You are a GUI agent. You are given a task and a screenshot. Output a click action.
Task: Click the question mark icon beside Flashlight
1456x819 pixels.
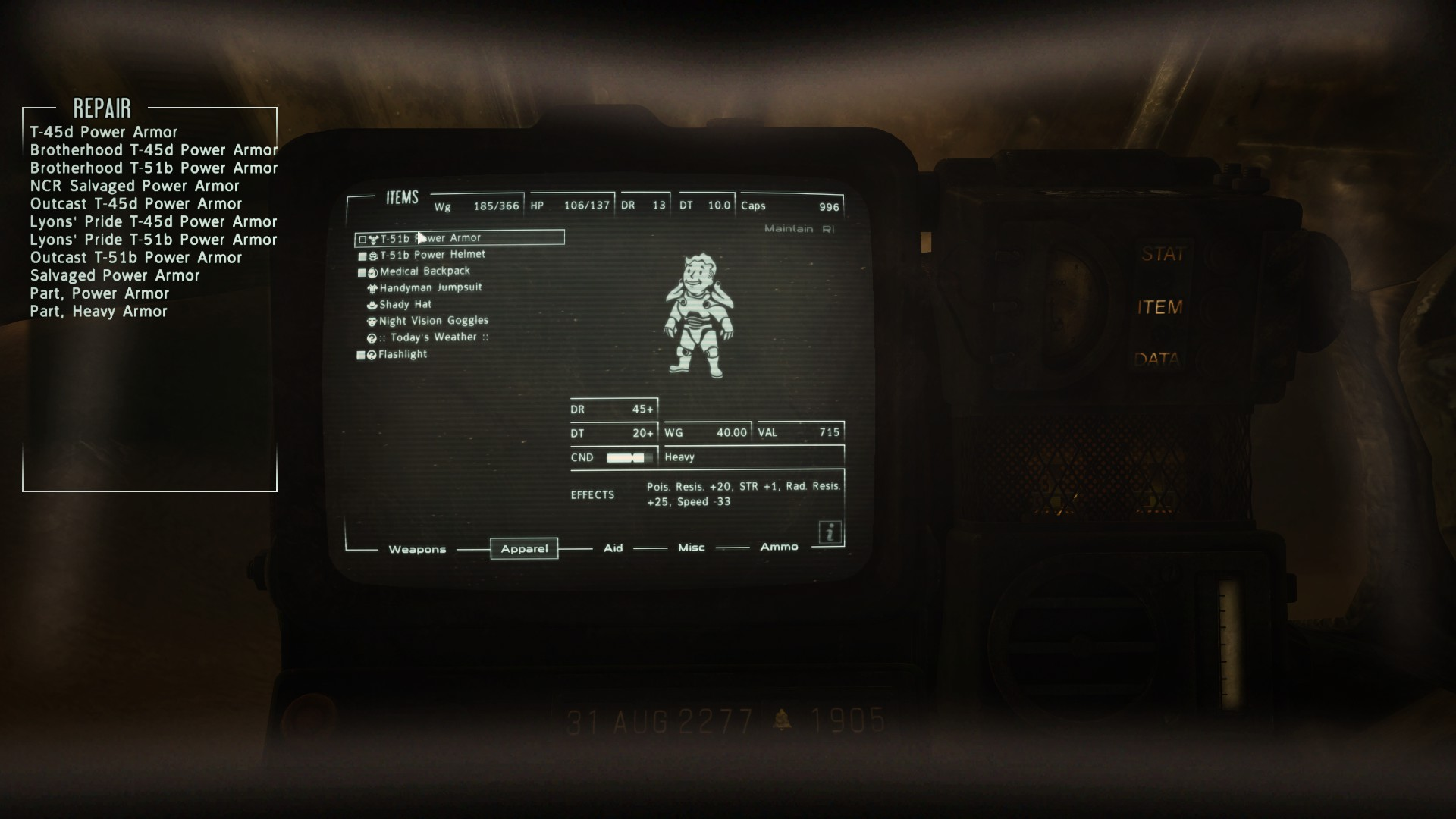pos(372,354)
